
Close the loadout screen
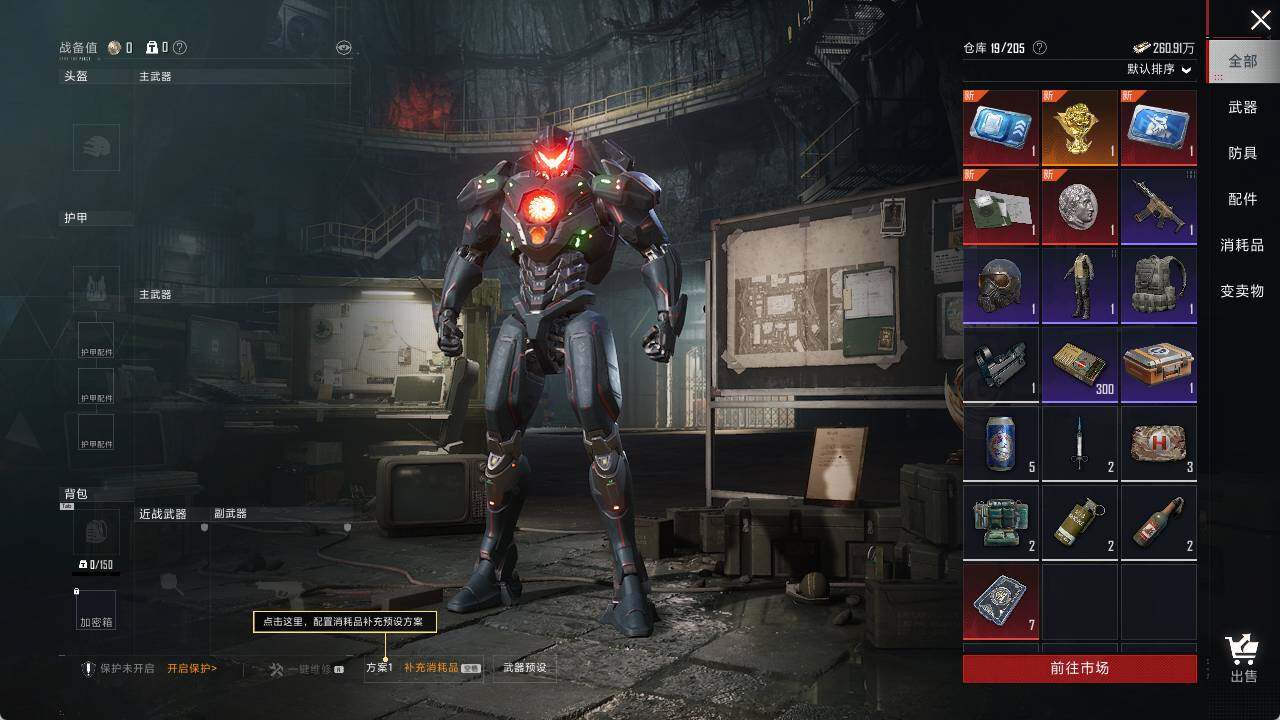tap(1260, 20)
